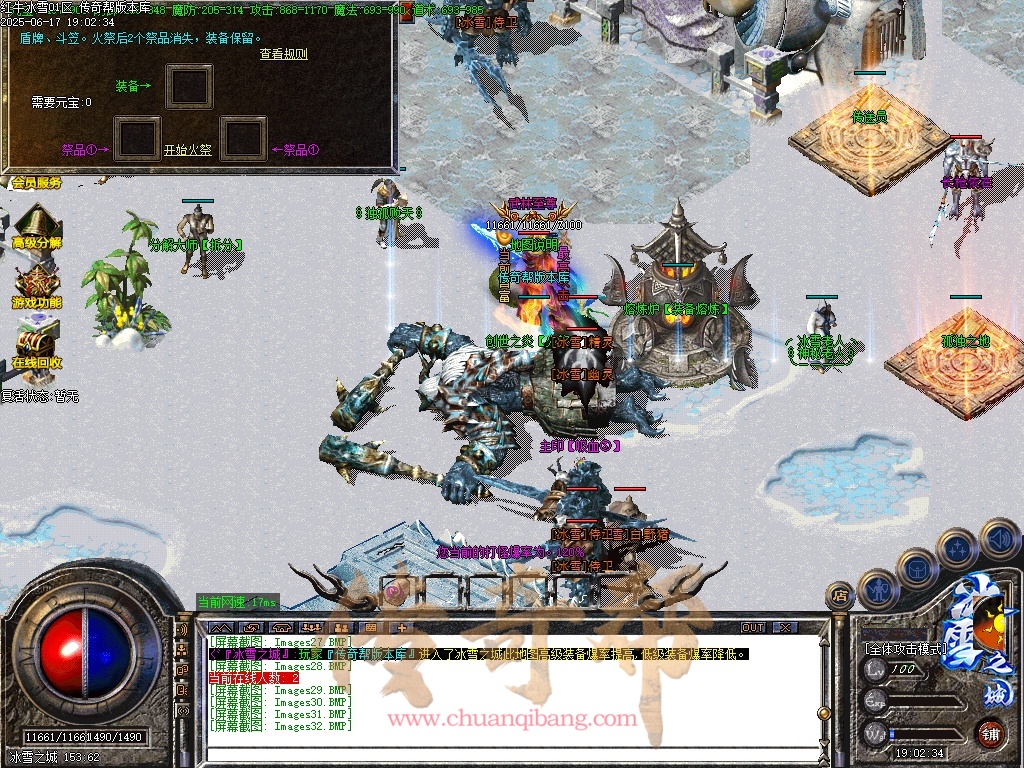The height and width of the screenshot is (768, 1024).
Task: Open the bag inventory icon
Action: tap(917, 569)
